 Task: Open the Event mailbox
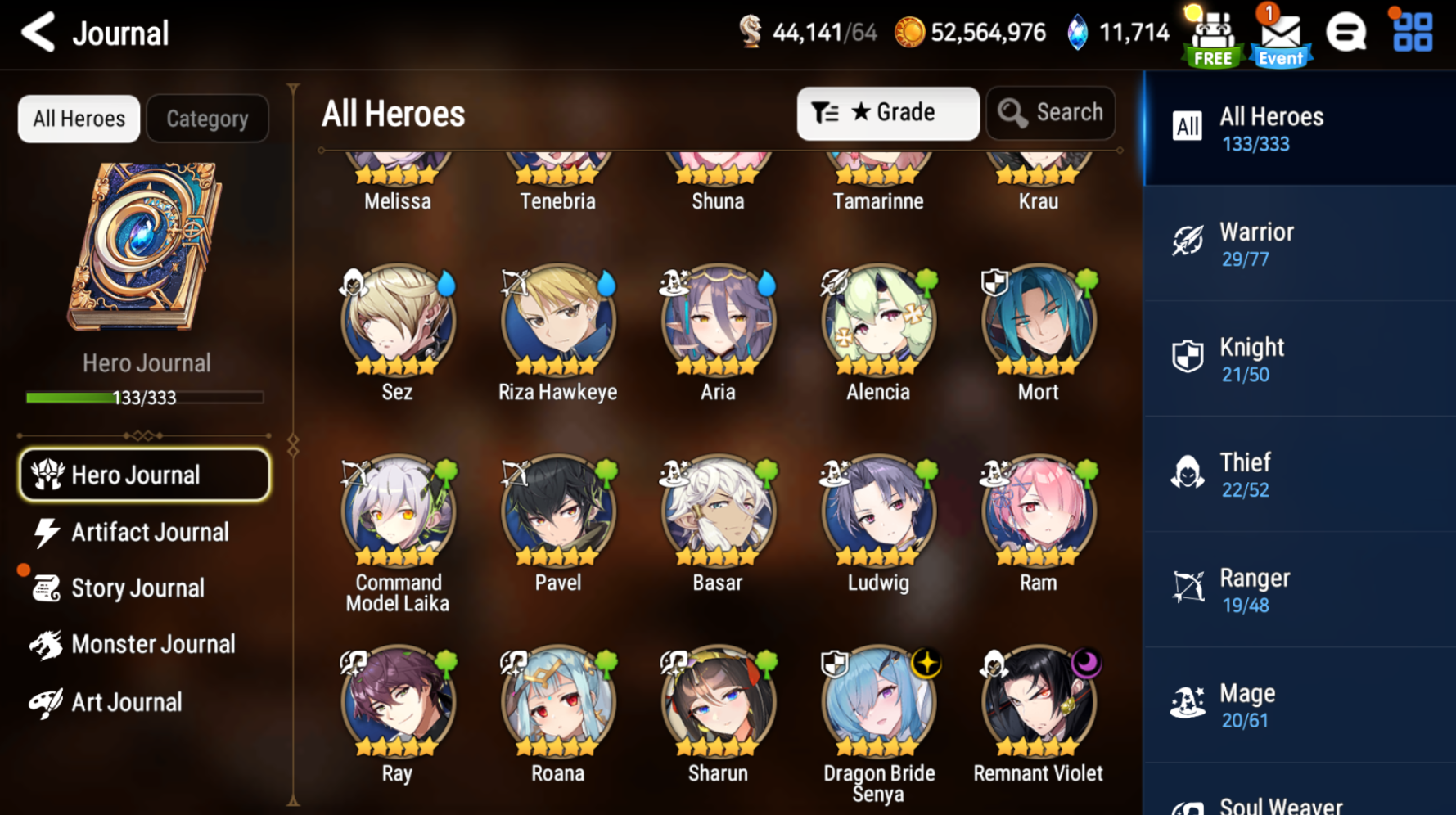point(1279,34)
